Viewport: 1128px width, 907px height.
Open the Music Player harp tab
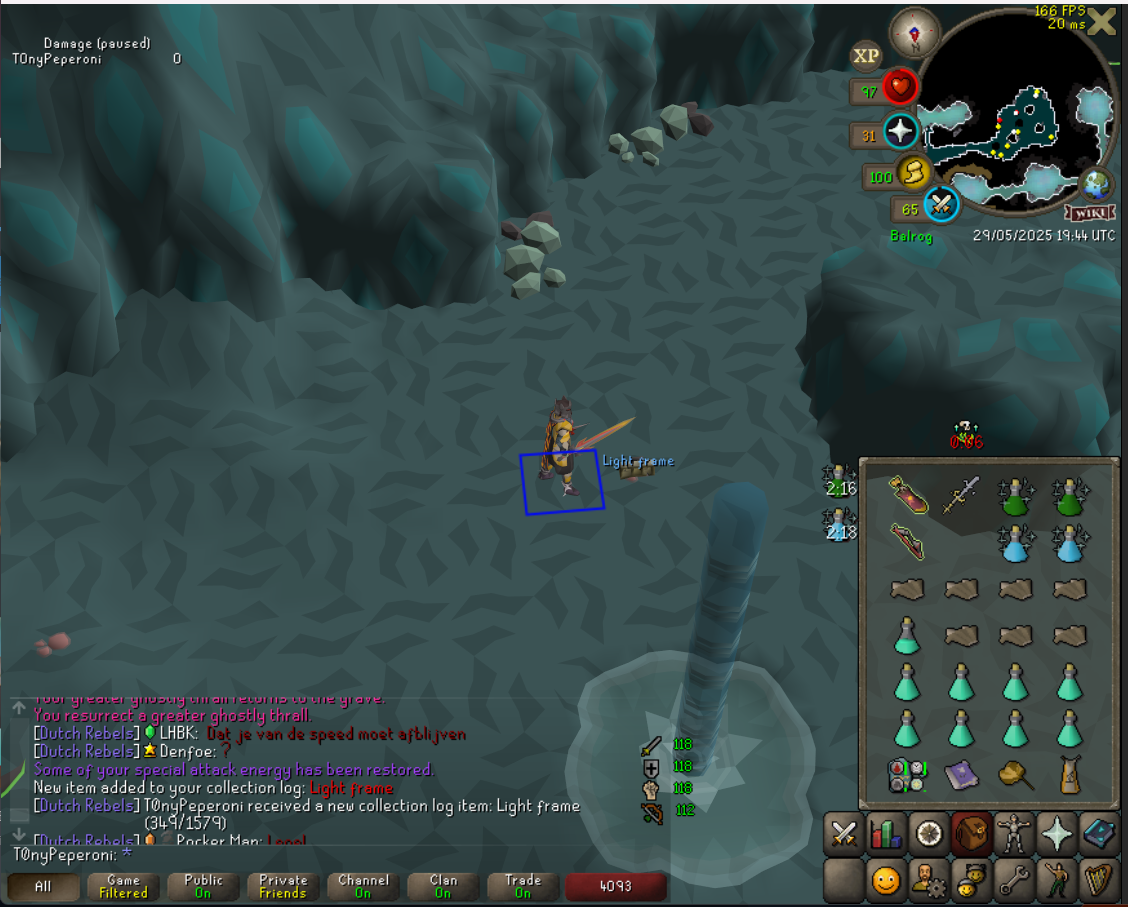[x=1099, y=880]
